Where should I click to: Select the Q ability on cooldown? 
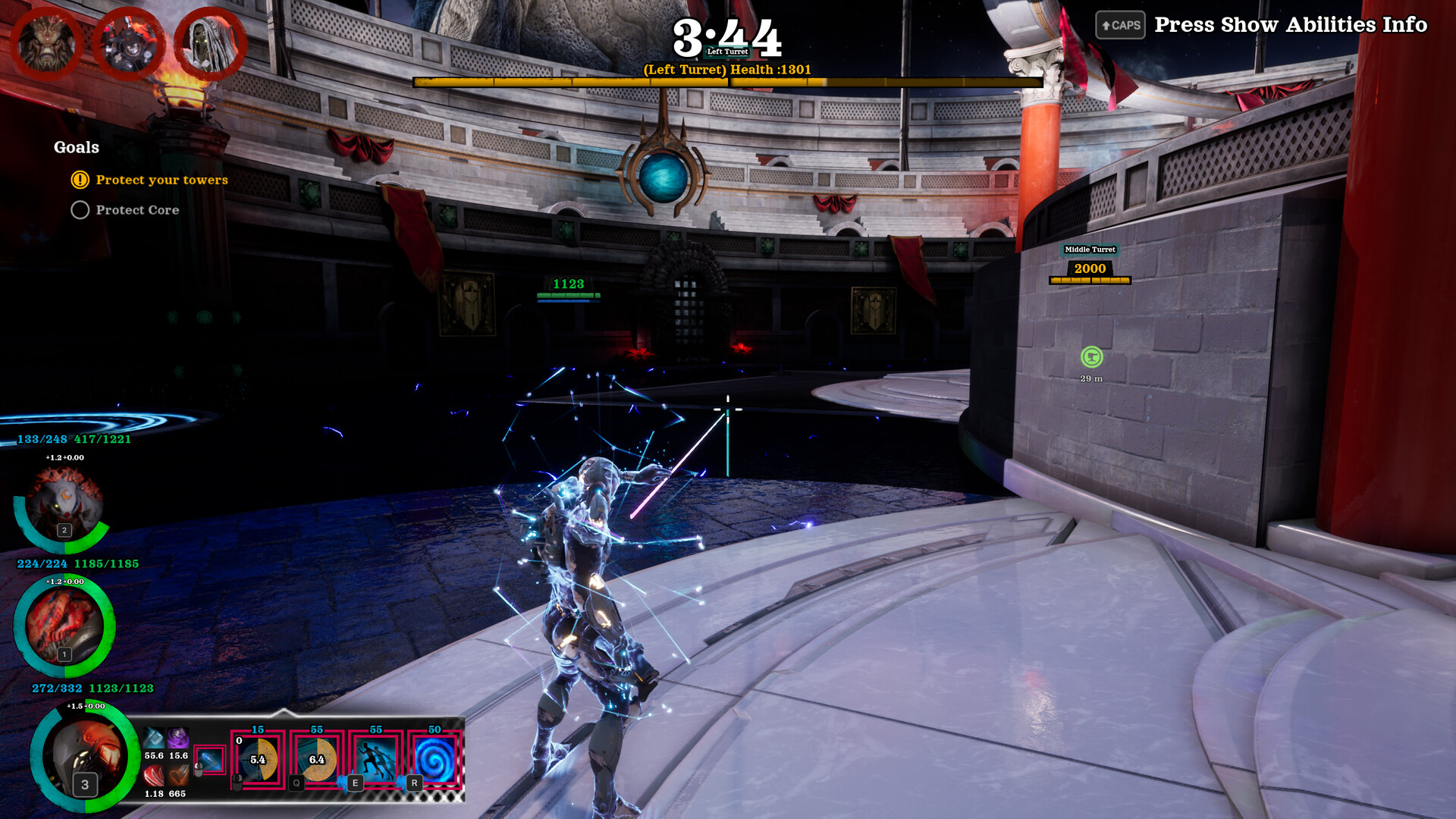point(317,760)
